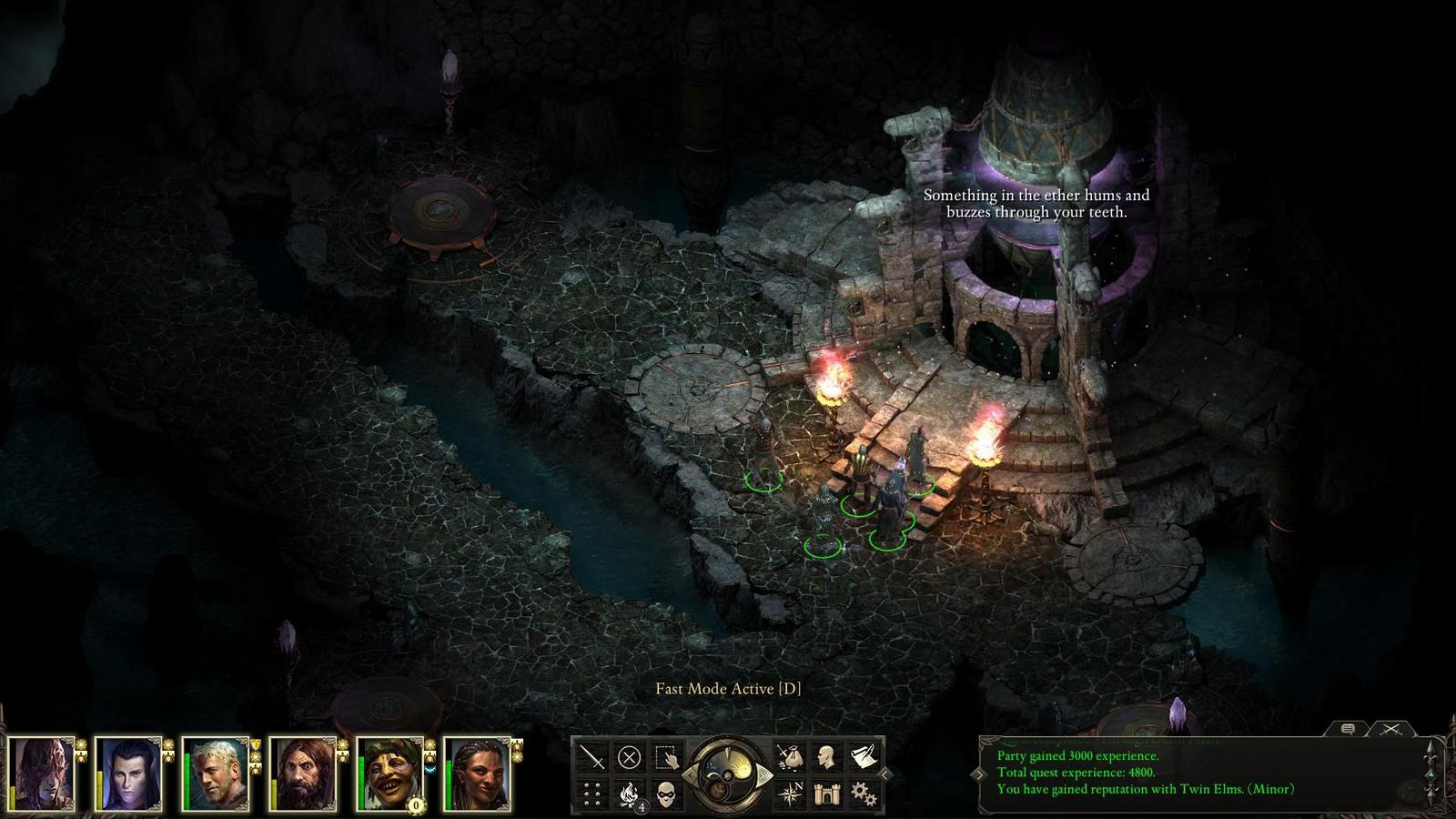Open the inventory bag icon
This screenshot has width=1456, height=819.
point(788,757)
